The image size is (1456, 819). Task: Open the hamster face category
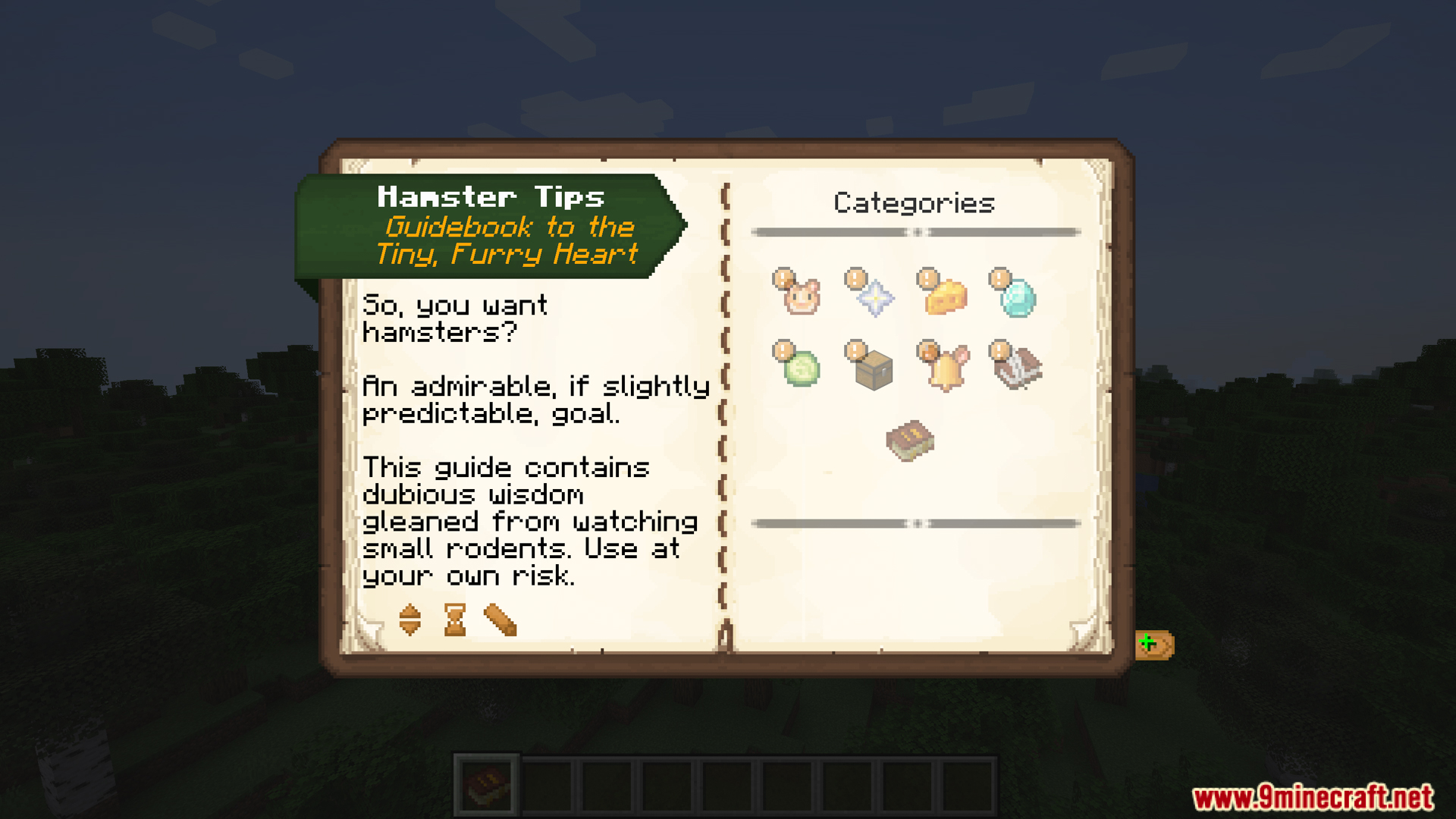pyautogui.click(x=801, y=296)
